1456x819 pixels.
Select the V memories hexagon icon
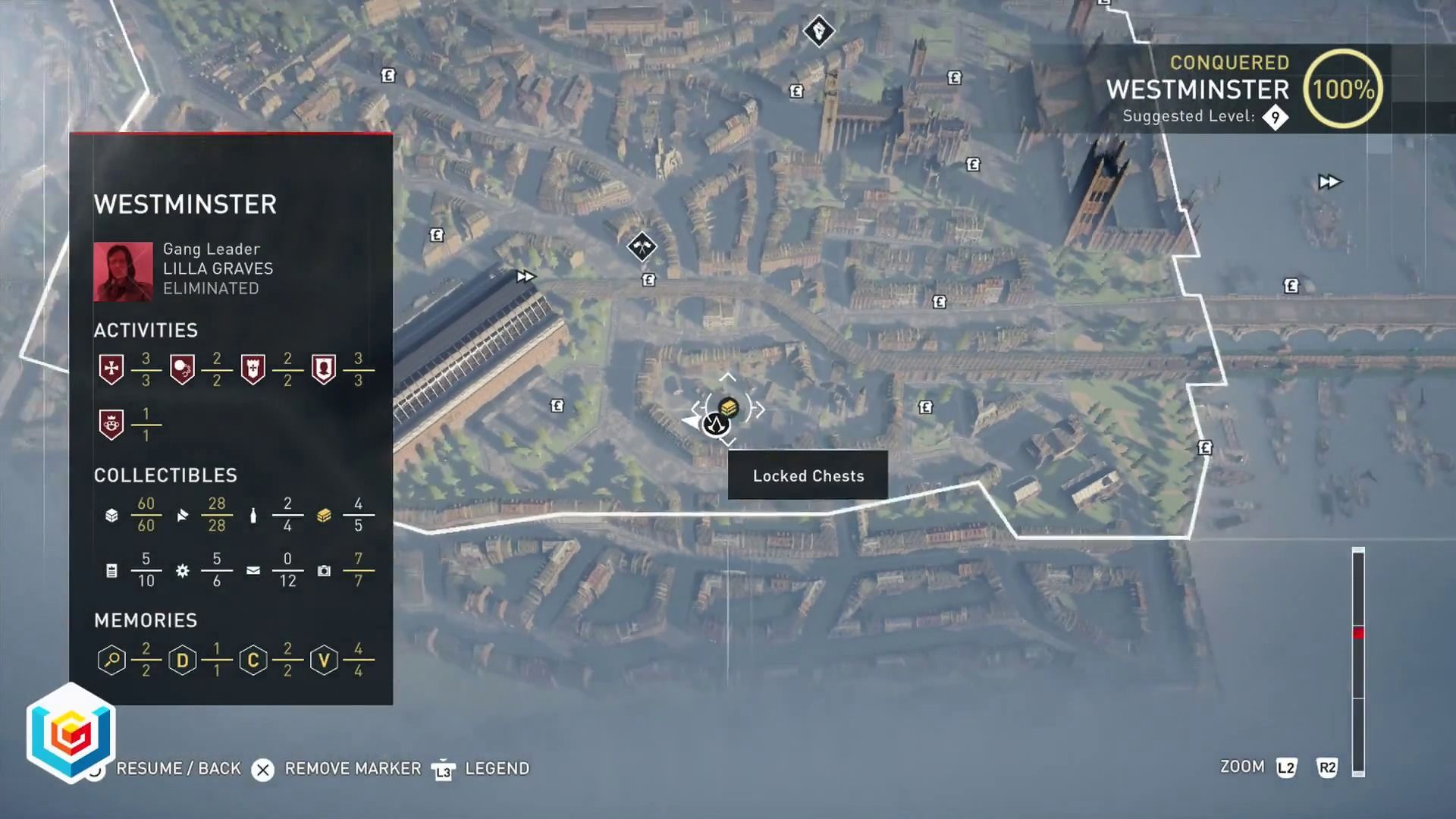click(324, 660)
